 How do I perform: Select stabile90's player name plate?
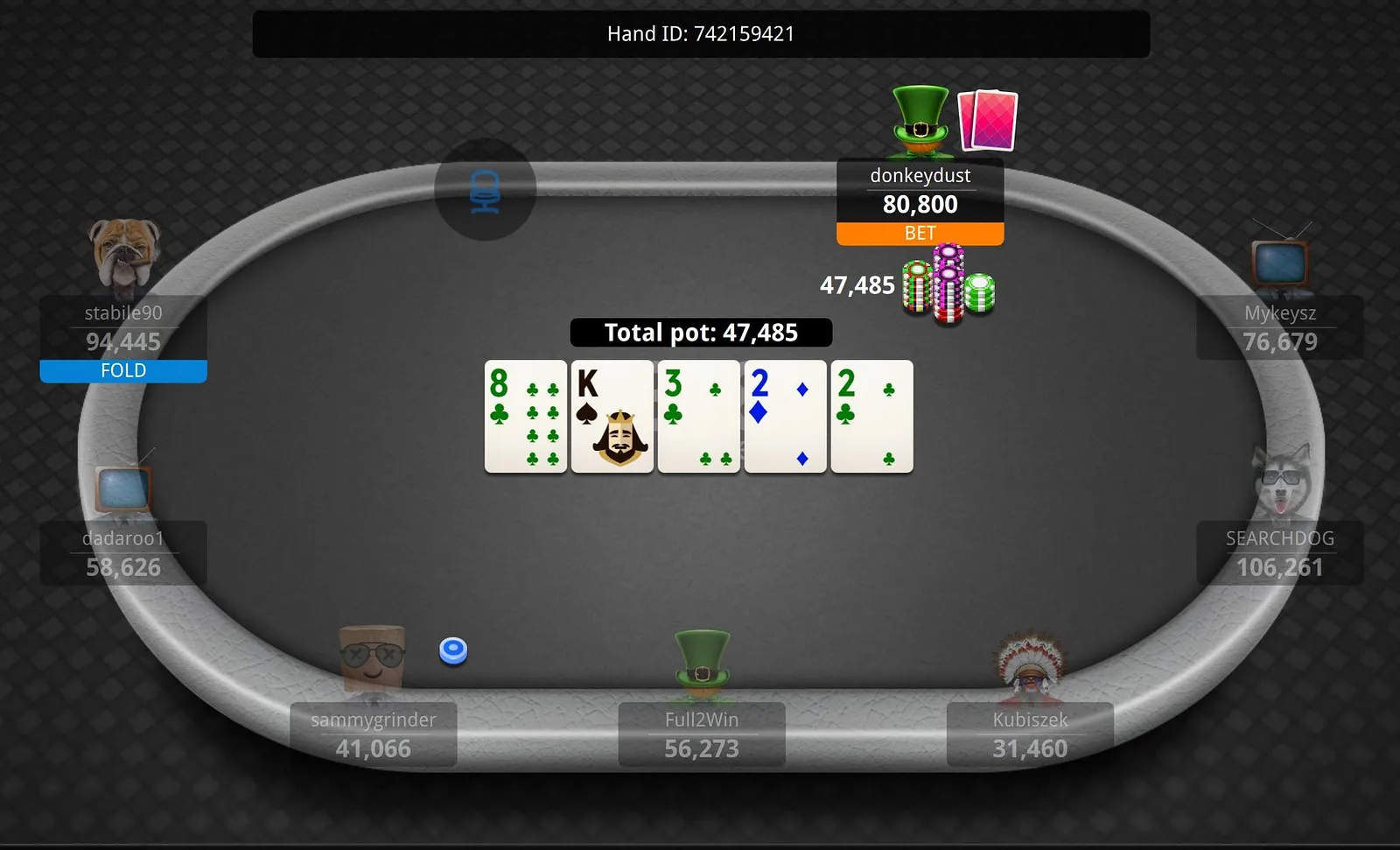(x=123, y=327)
